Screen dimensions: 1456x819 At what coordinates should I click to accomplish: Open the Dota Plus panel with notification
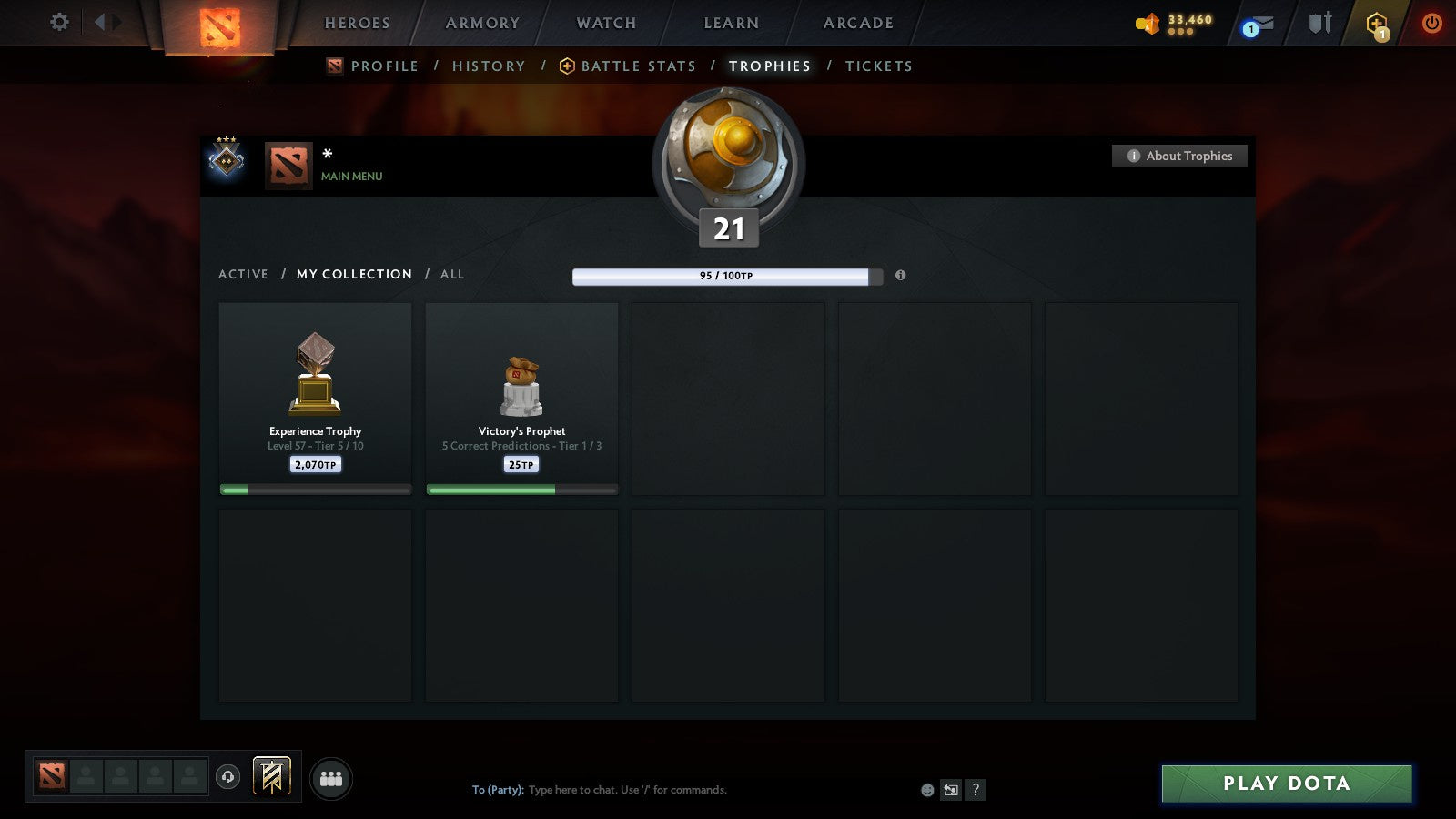(1377, 23)
